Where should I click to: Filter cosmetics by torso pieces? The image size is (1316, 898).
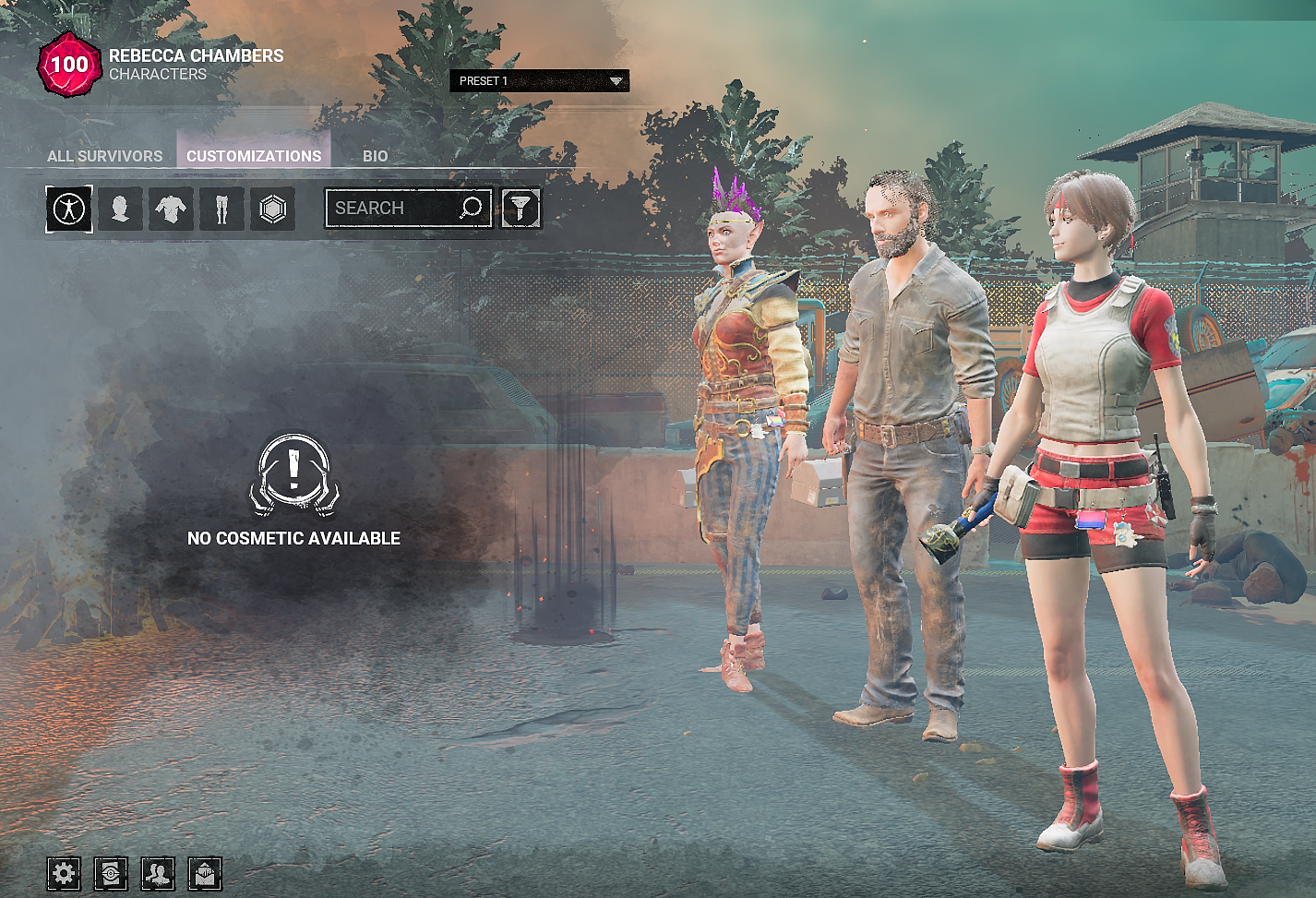tap(171, 210)
